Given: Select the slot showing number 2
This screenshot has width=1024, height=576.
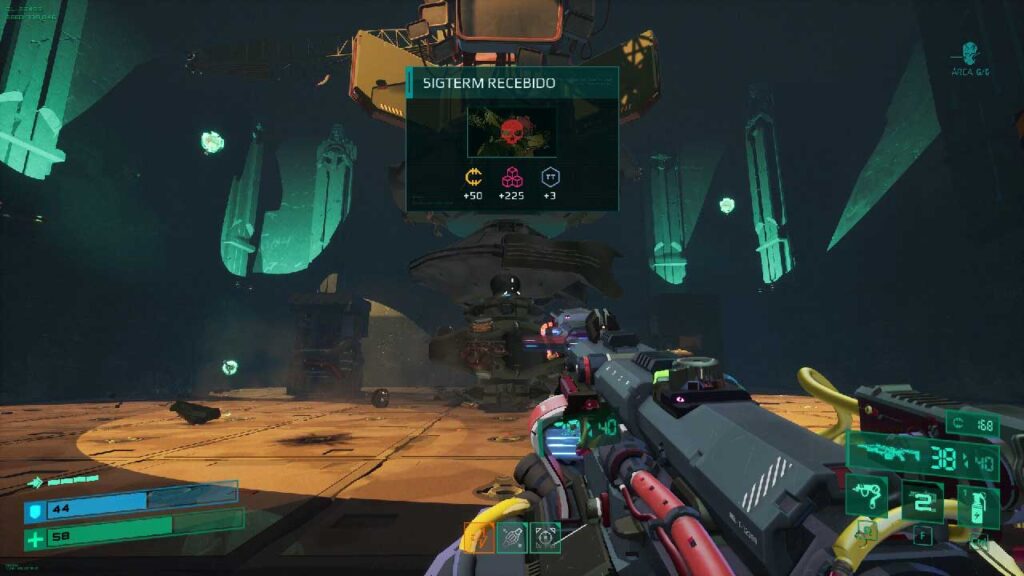Looking at the screenshot, I should (x=923, y=501).
